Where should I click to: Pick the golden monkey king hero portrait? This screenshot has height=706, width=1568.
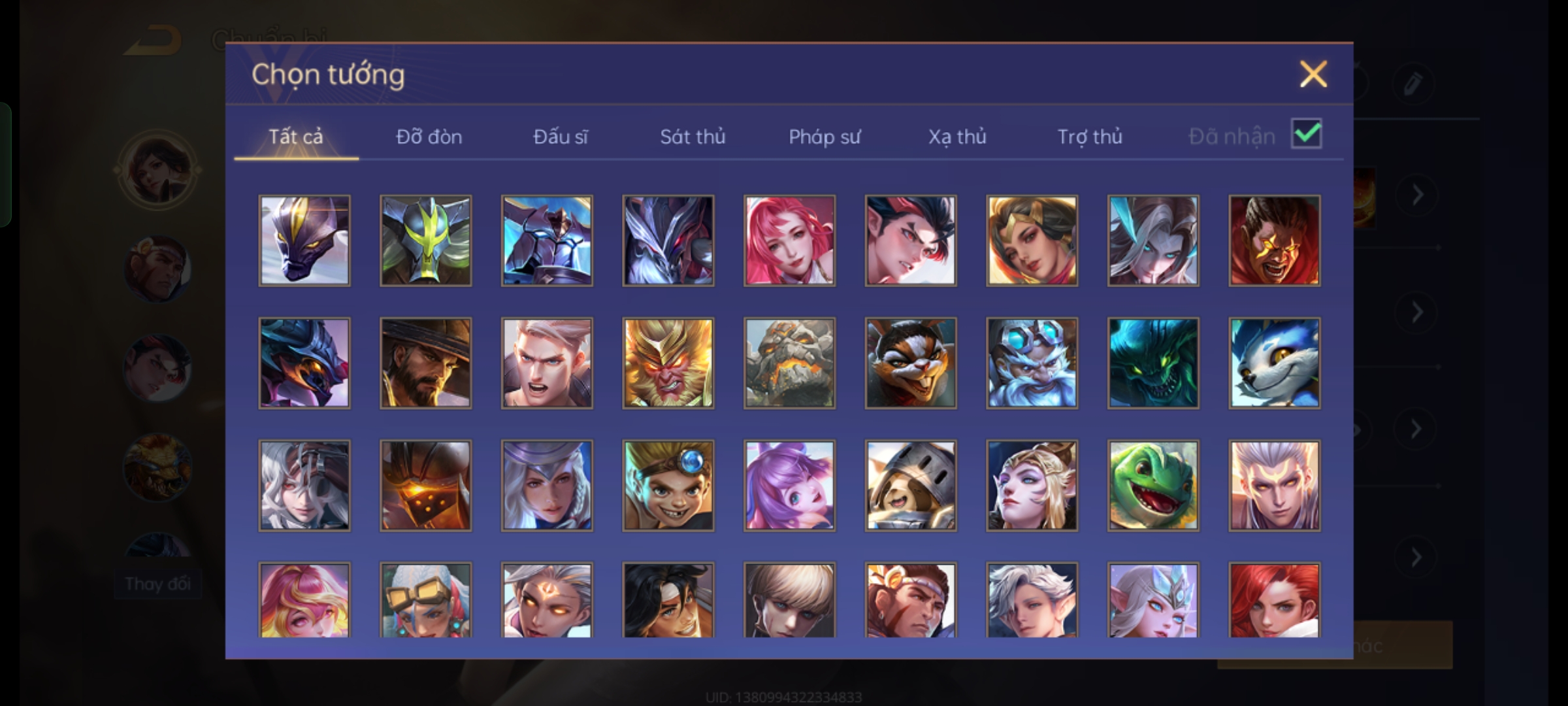(668, 363)
